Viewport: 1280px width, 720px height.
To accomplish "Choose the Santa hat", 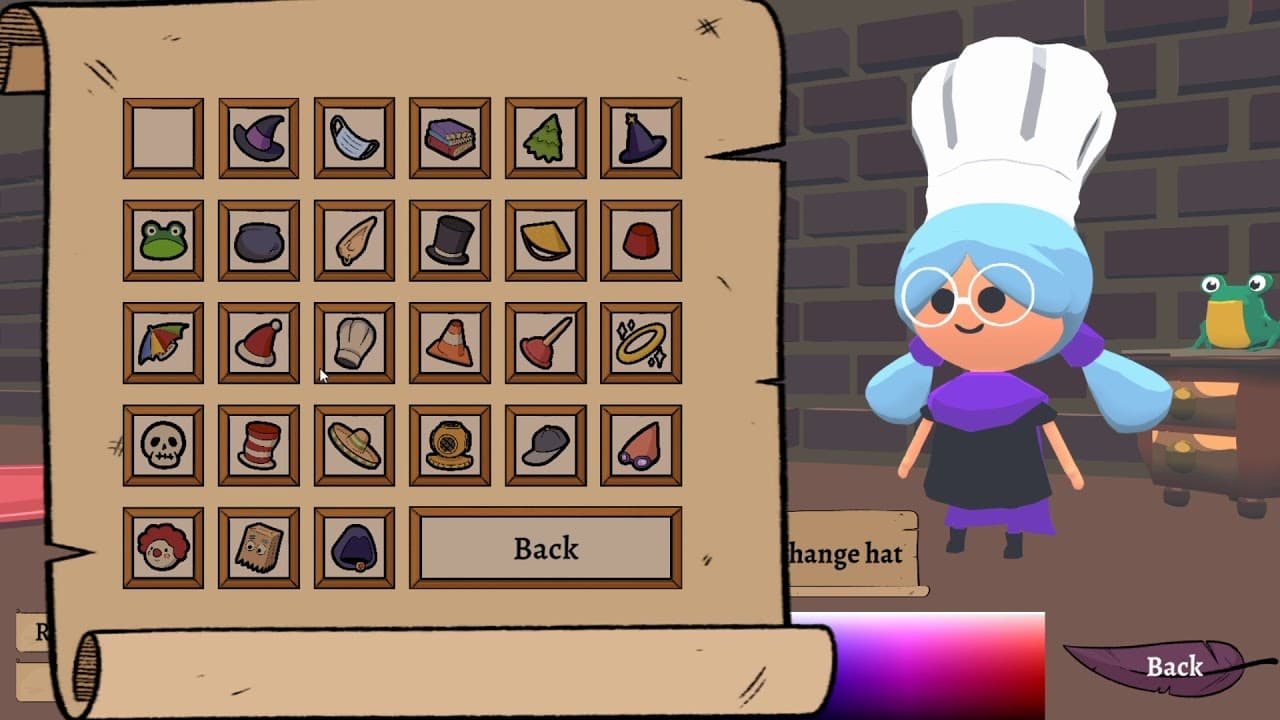I will [258, 342].
